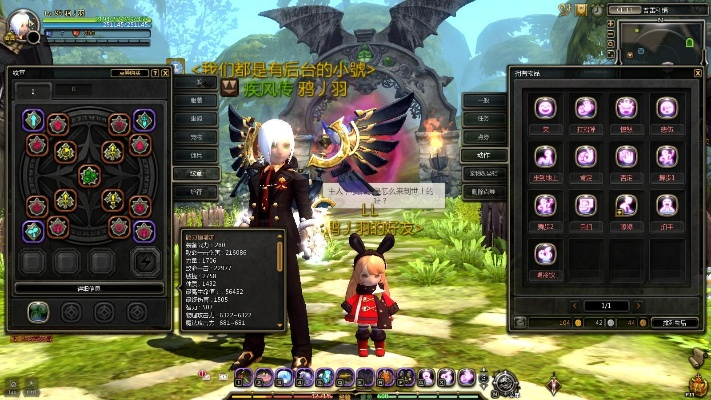Select the green center crest slot
Screen dimensions: 711x400
pos(90,176)
